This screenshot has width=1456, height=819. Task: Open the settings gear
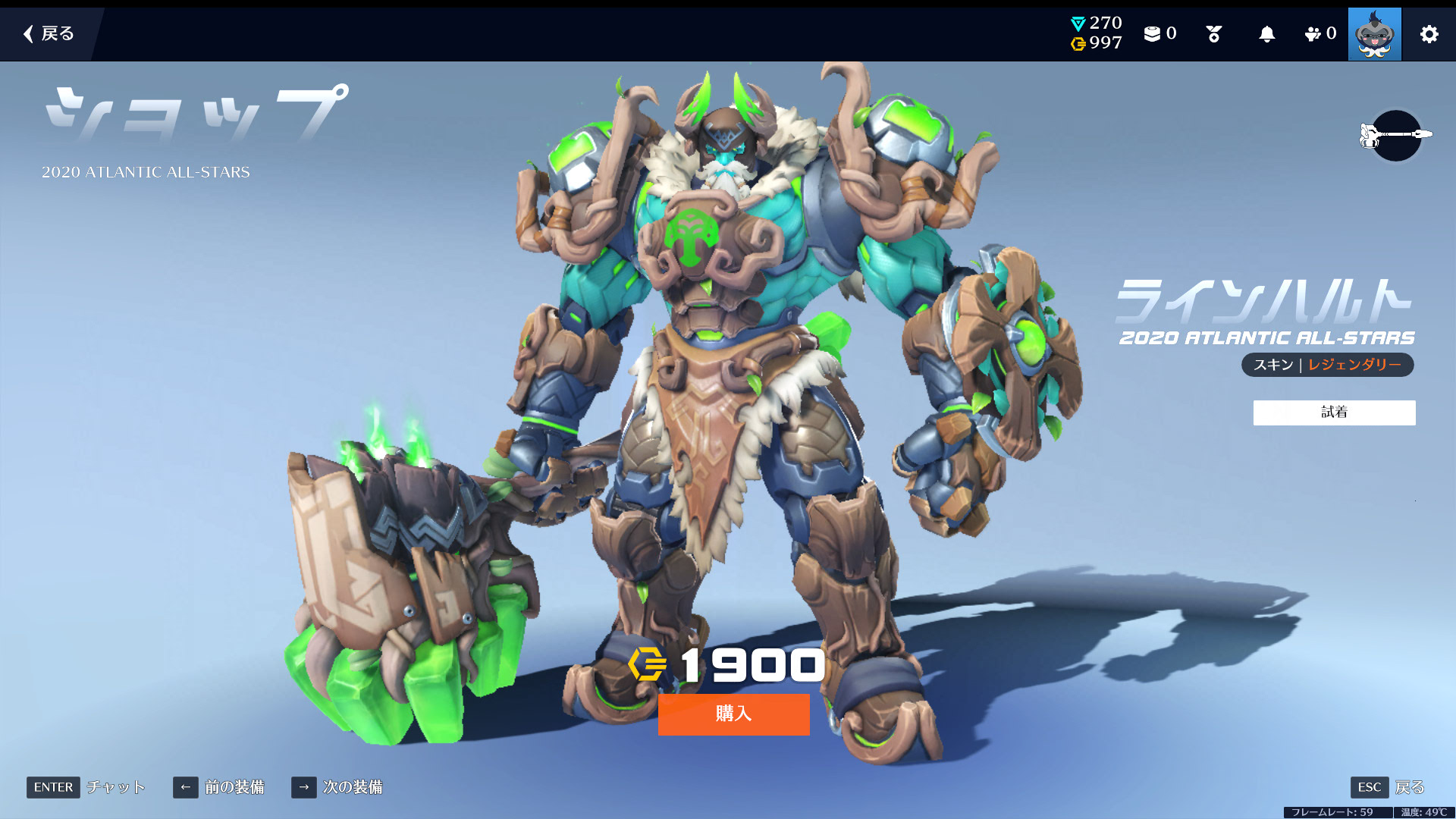tap(1429, 34)
